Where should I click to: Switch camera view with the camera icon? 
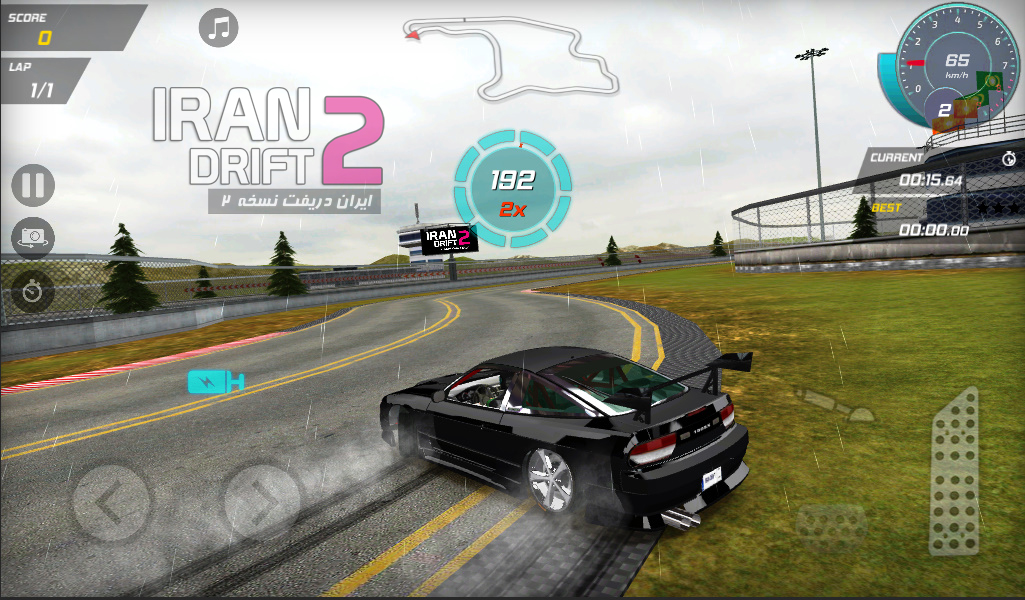(33, 238)
